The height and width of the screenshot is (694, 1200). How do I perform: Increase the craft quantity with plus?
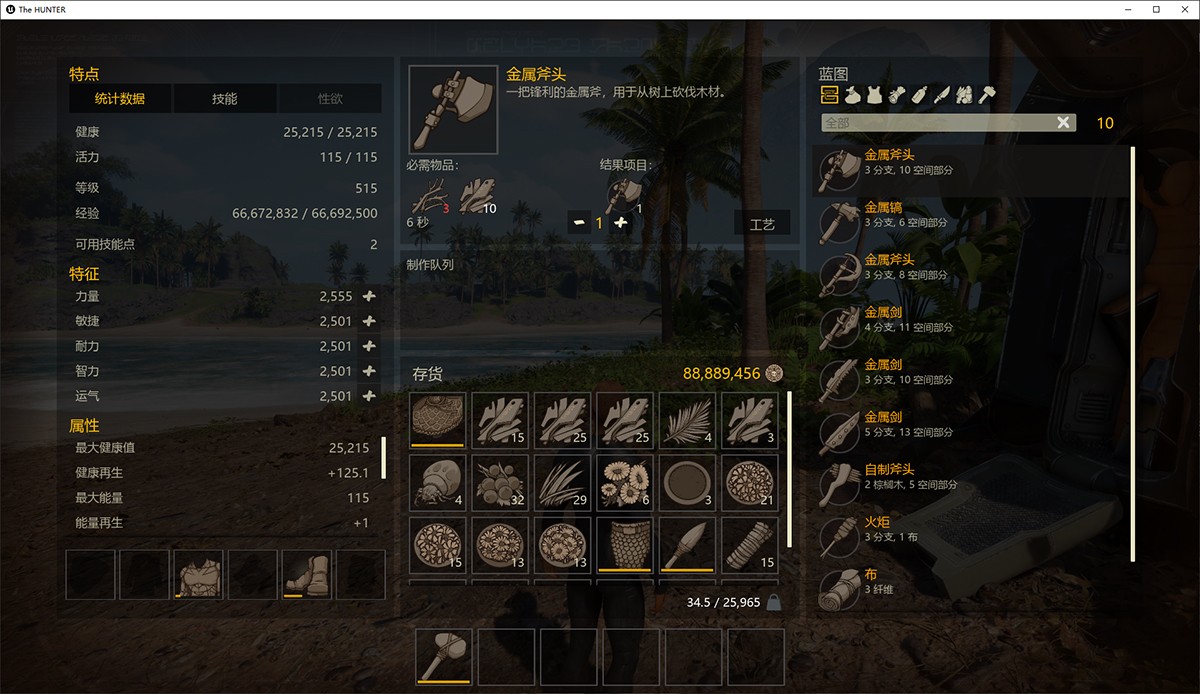(621, 222)
